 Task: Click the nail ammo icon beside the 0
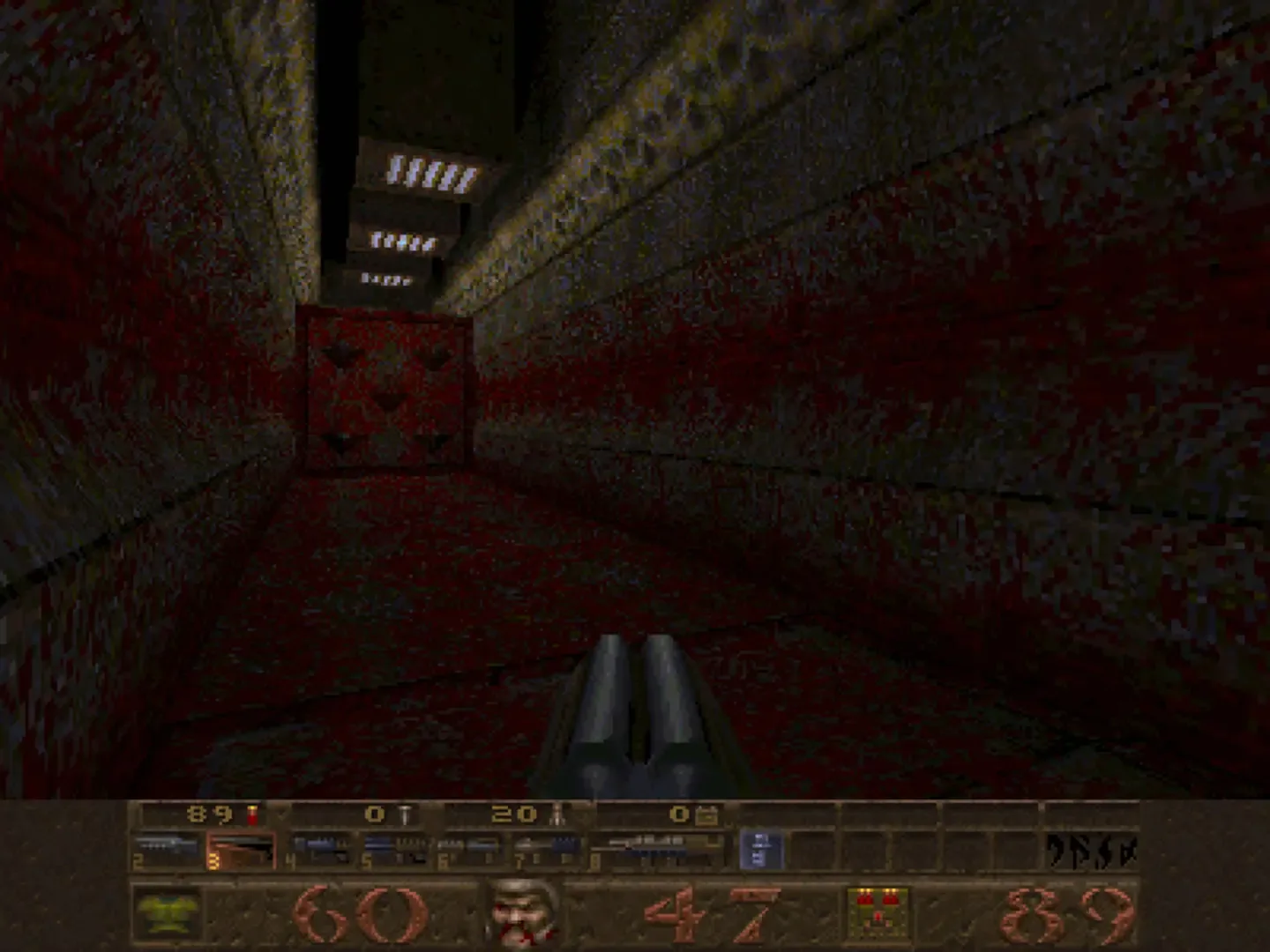403,815
